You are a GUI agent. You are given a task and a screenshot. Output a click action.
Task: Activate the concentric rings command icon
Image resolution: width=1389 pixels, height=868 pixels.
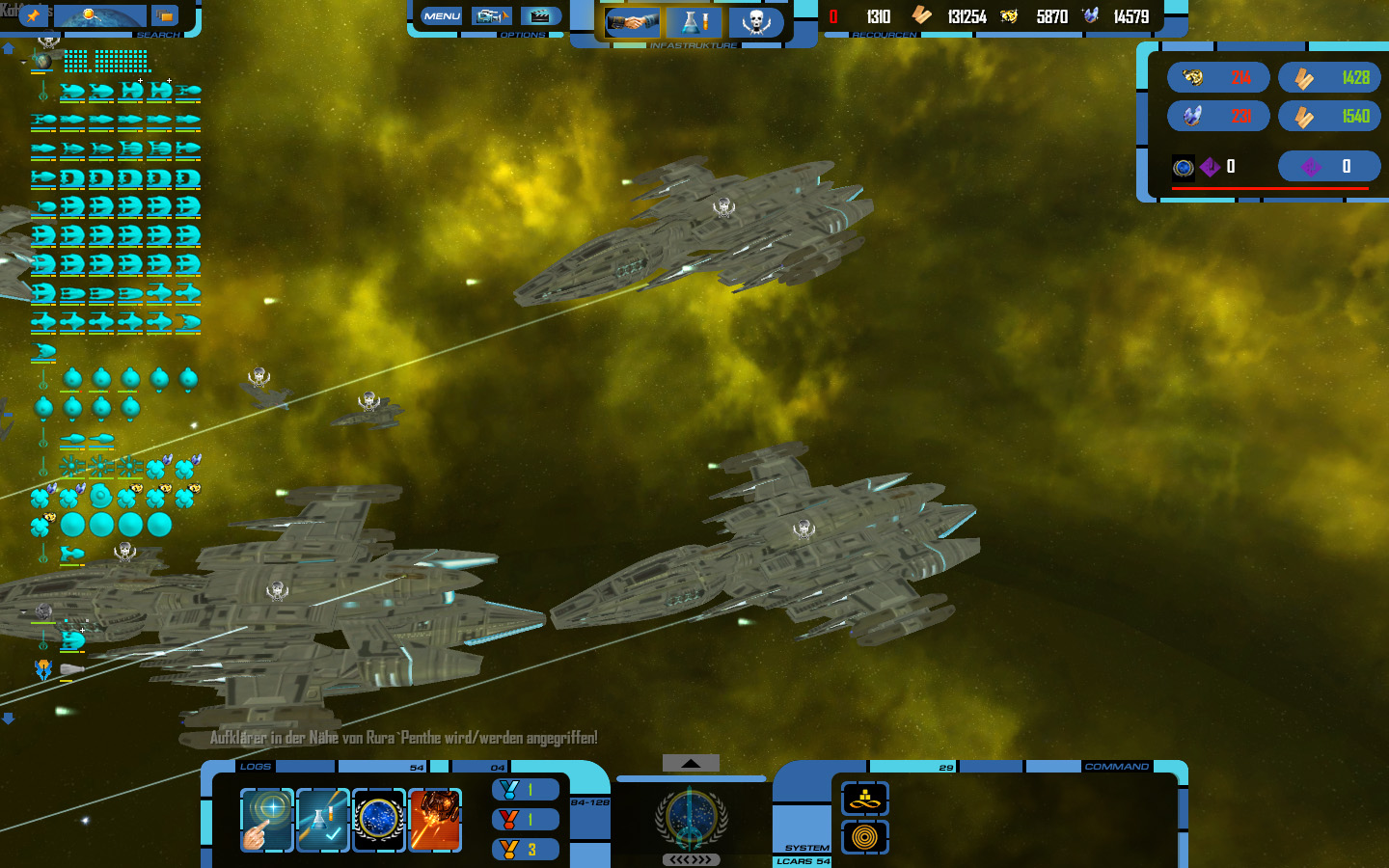[864, 837]
